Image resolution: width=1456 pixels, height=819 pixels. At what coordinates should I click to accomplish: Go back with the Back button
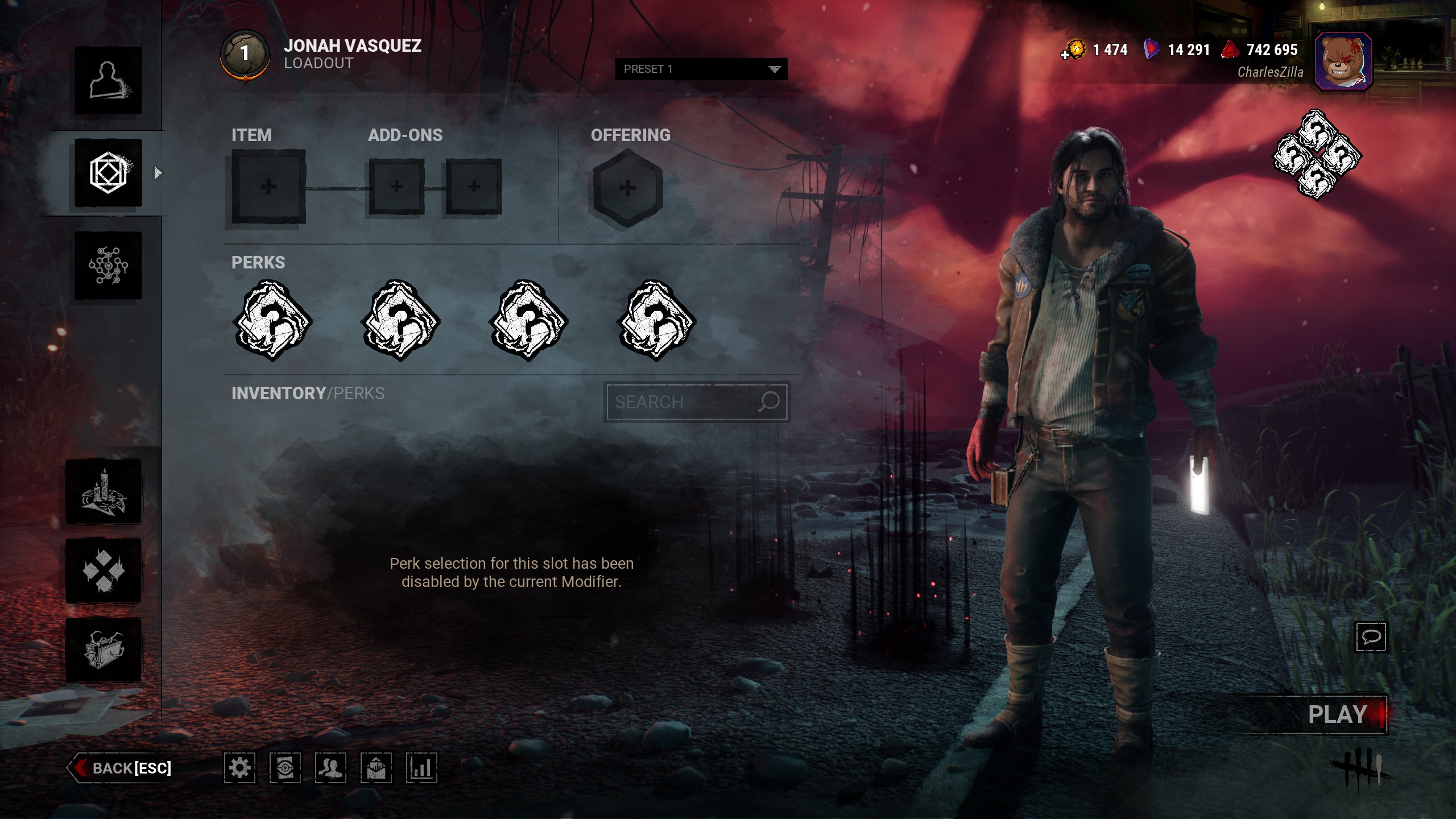(121, 768)
